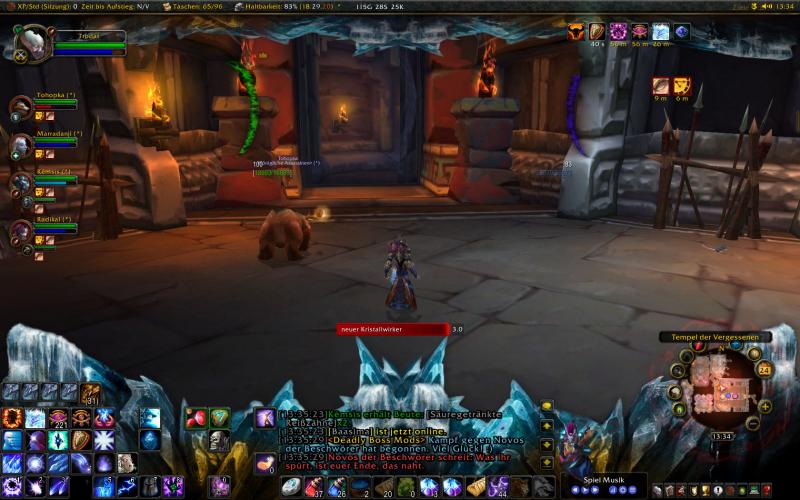Open the clock showing 13:34 under minimap
This screenshot has height=500, width=800.
(x=721, y=436)
